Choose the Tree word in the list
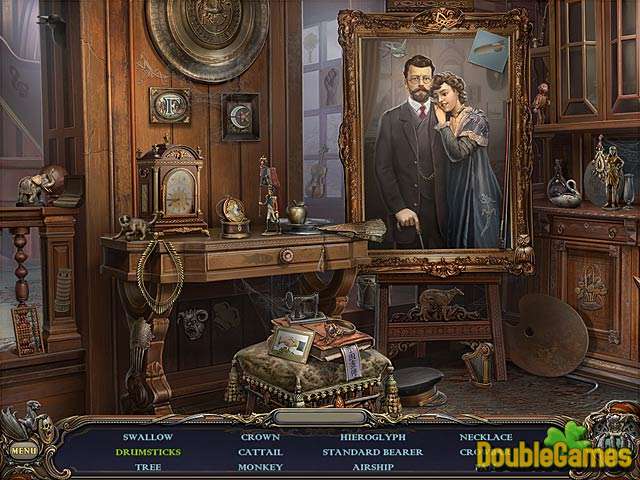The width and height of the screenshot is (640, 480). click(x=148, y=466)
